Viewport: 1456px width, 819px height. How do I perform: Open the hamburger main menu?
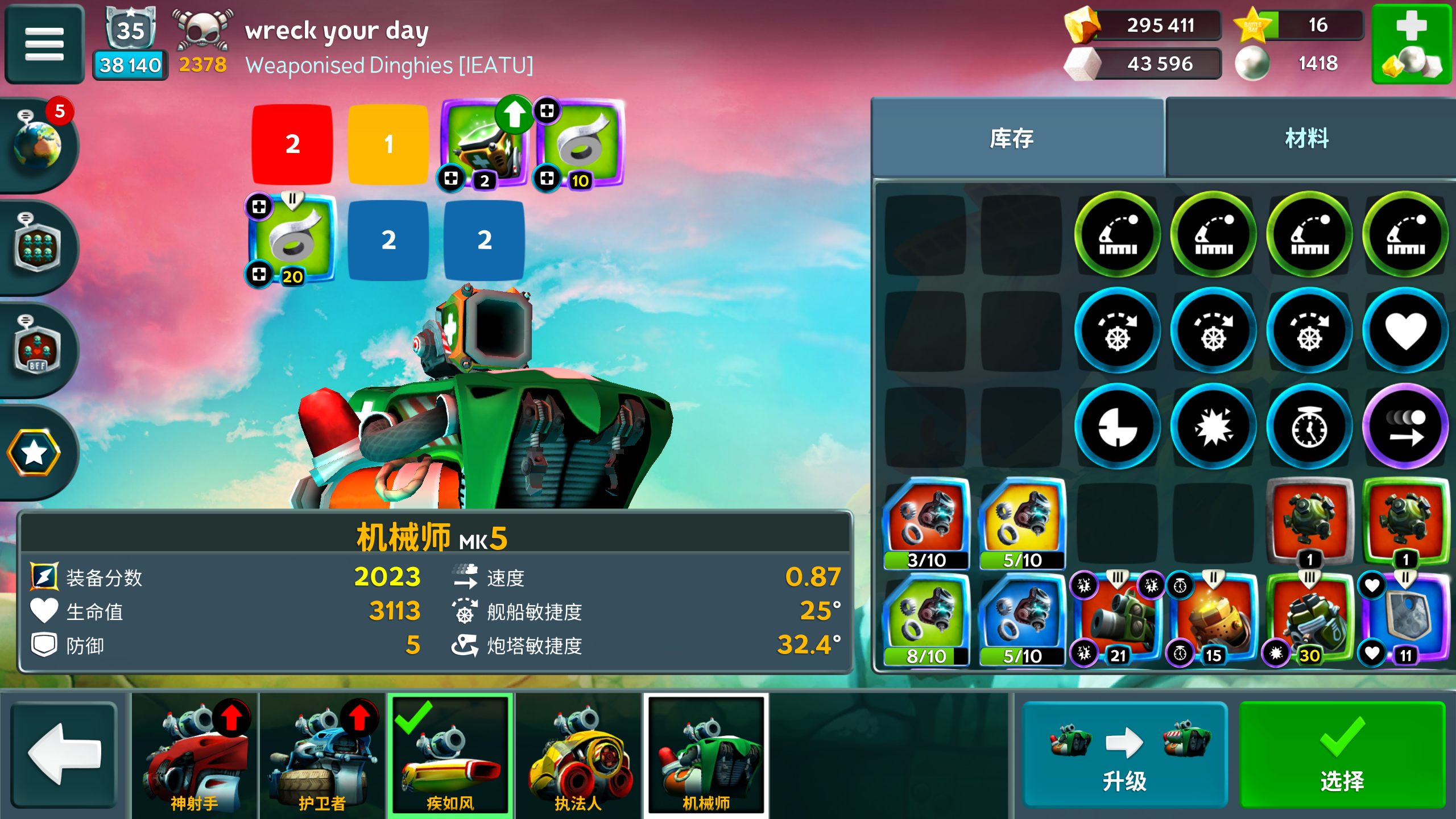(x=44, y=43)
